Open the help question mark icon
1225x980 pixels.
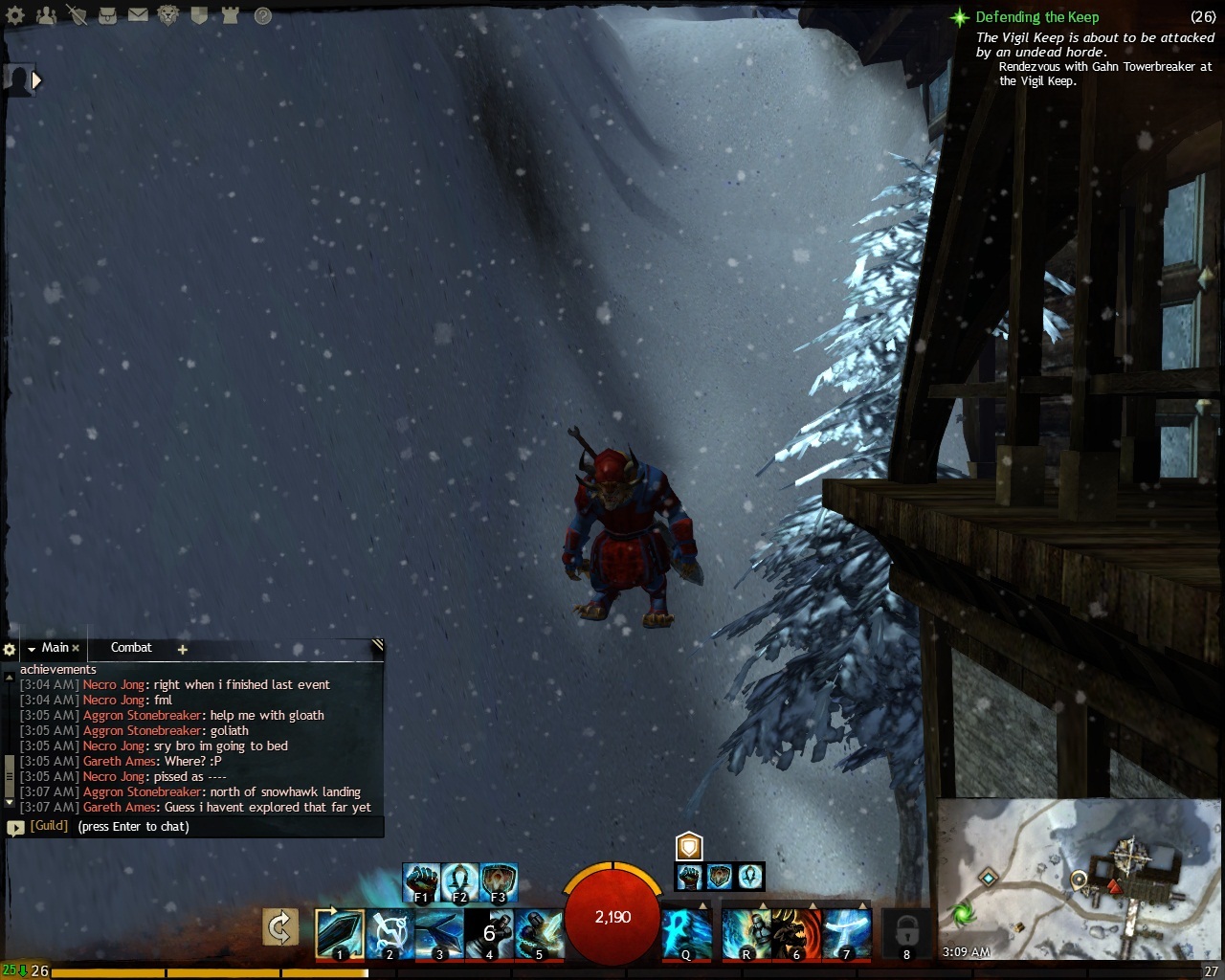click(x=262, y=15)
